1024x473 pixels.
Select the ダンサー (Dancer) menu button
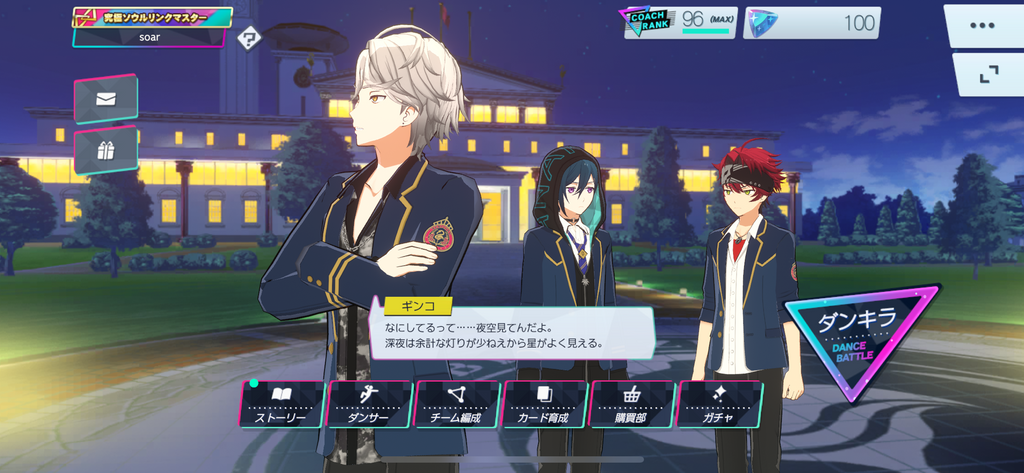click(x=369, y=404)
